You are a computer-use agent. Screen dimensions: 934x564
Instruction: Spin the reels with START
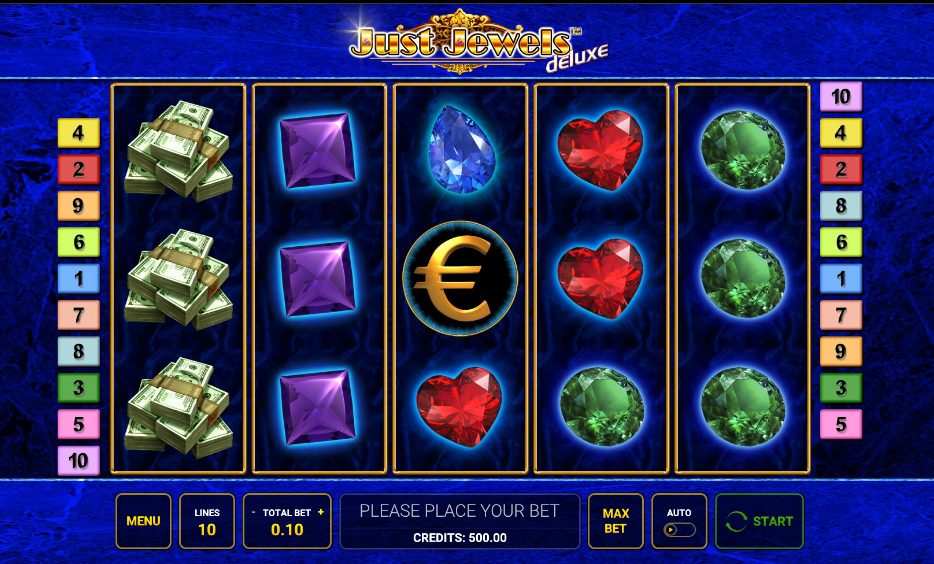tap(759, 521)
